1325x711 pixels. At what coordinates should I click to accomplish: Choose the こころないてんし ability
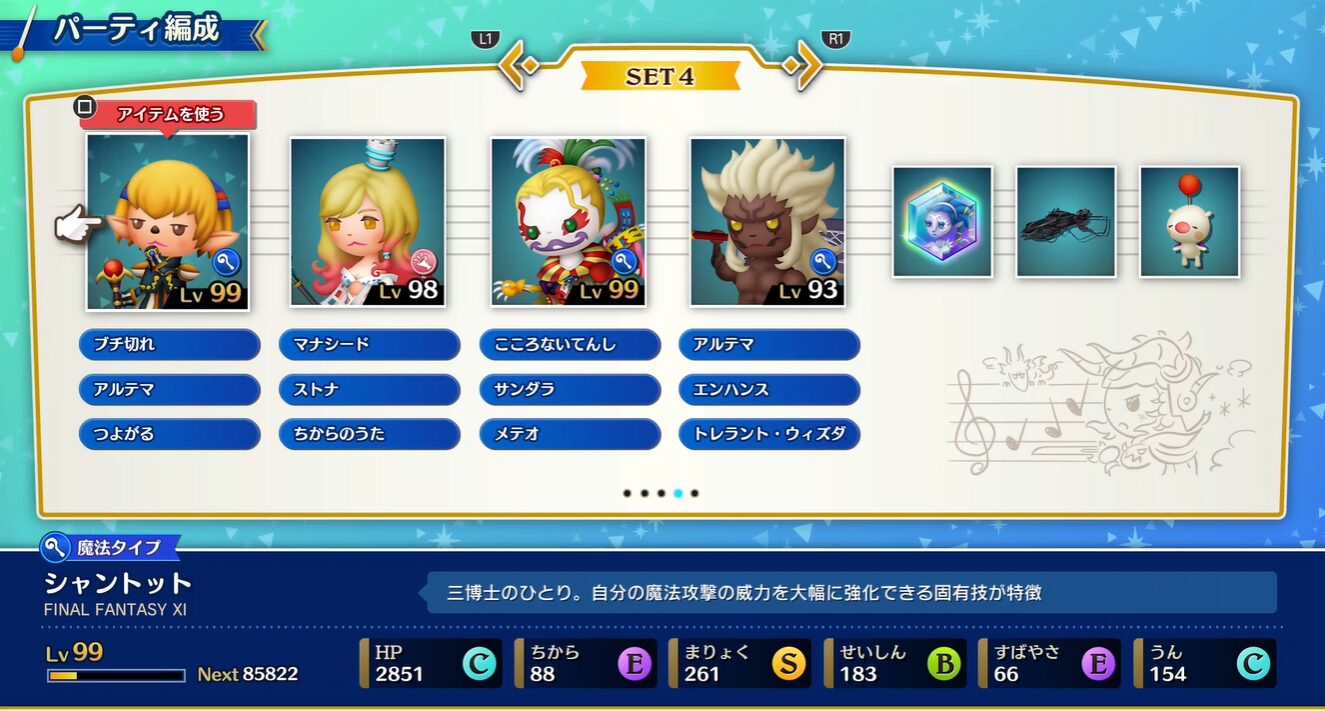point(570,345)
